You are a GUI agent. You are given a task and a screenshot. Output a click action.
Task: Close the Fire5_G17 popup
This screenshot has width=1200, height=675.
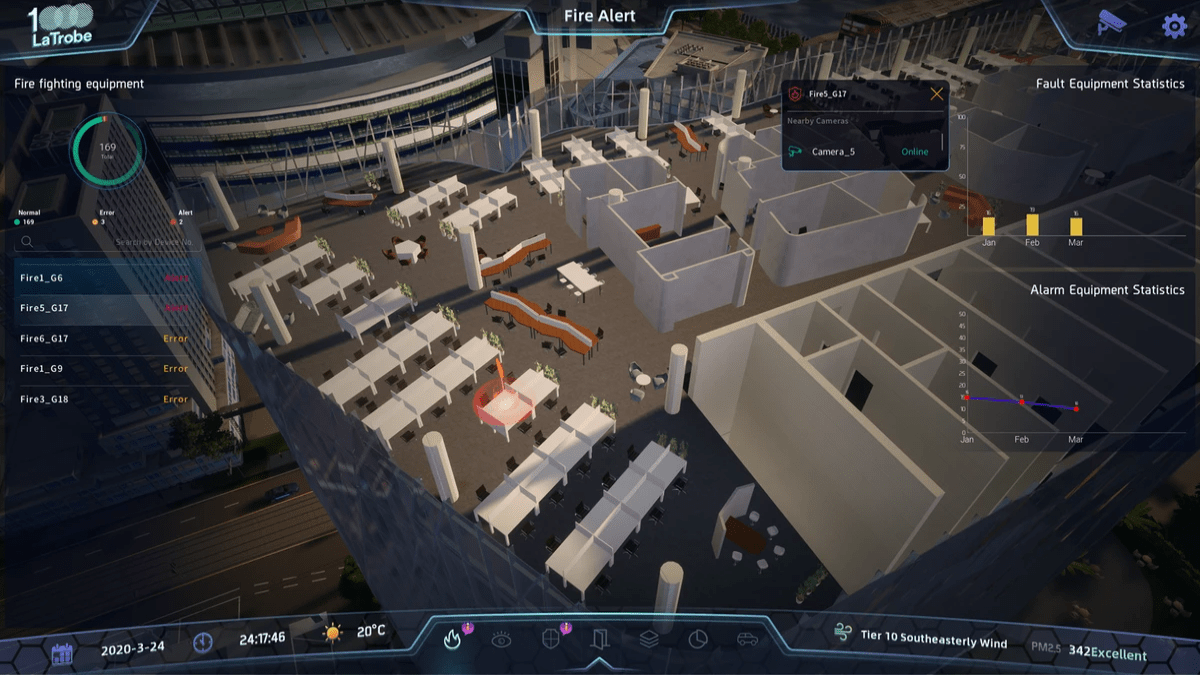937,94
